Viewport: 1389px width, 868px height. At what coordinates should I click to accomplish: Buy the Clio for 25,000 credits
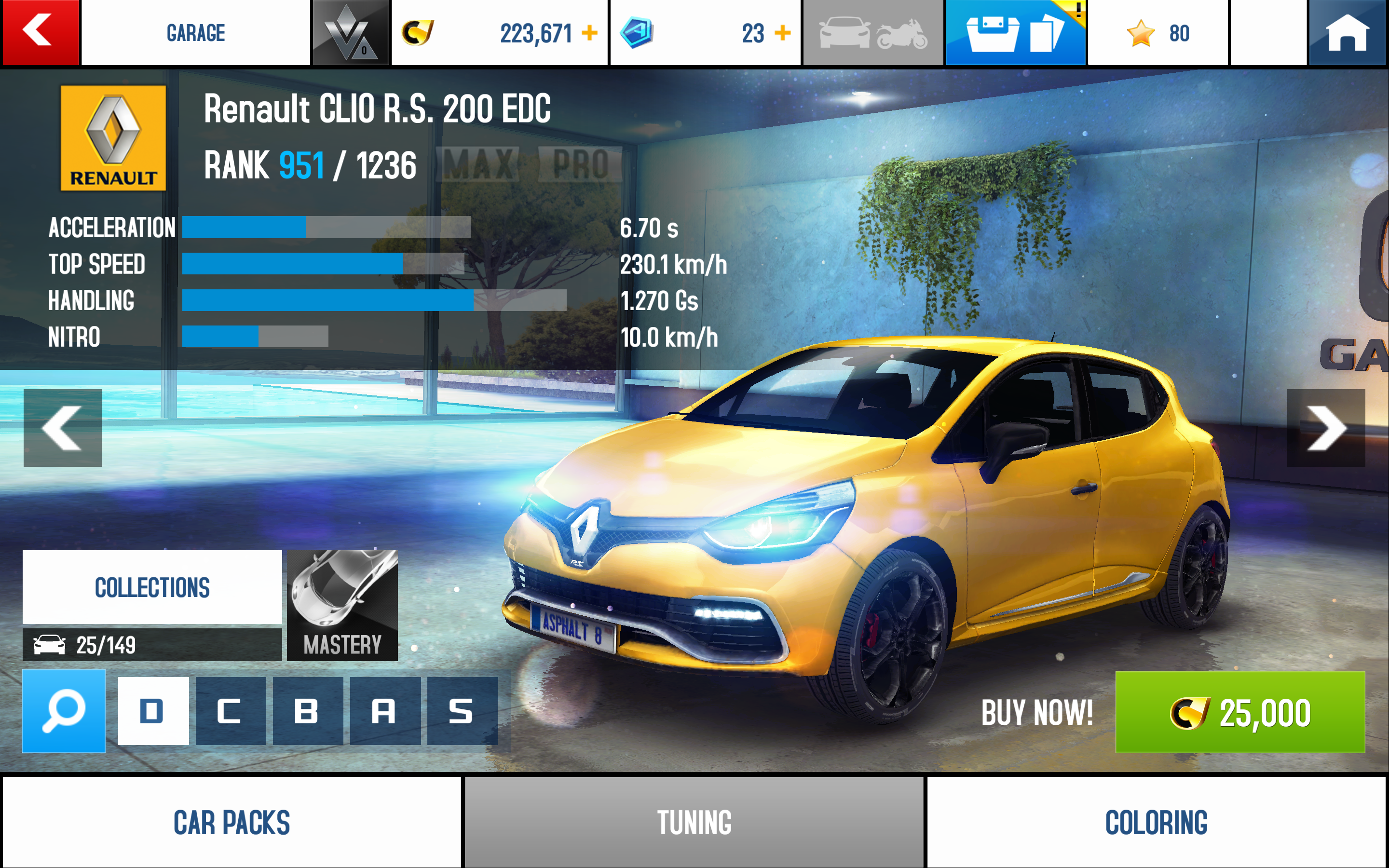click(x=1240, y=712)
